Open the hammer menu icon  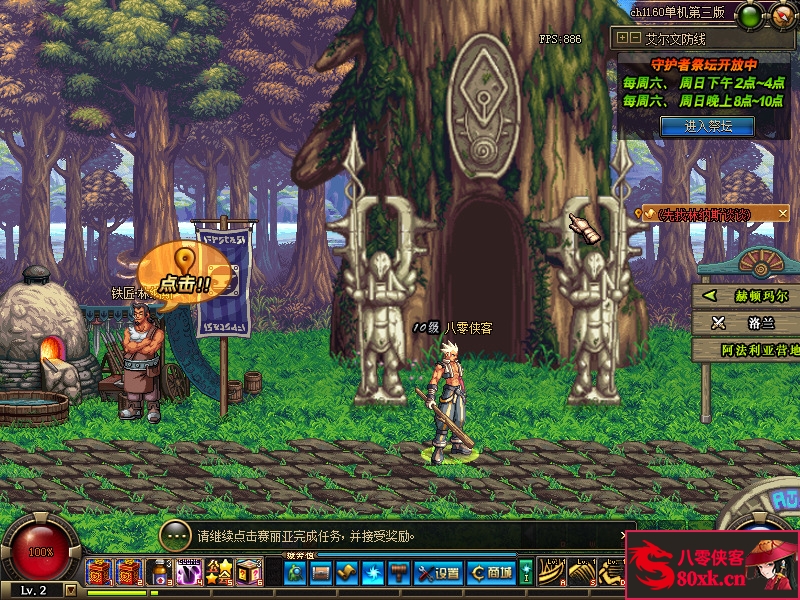tap(399, 573)
